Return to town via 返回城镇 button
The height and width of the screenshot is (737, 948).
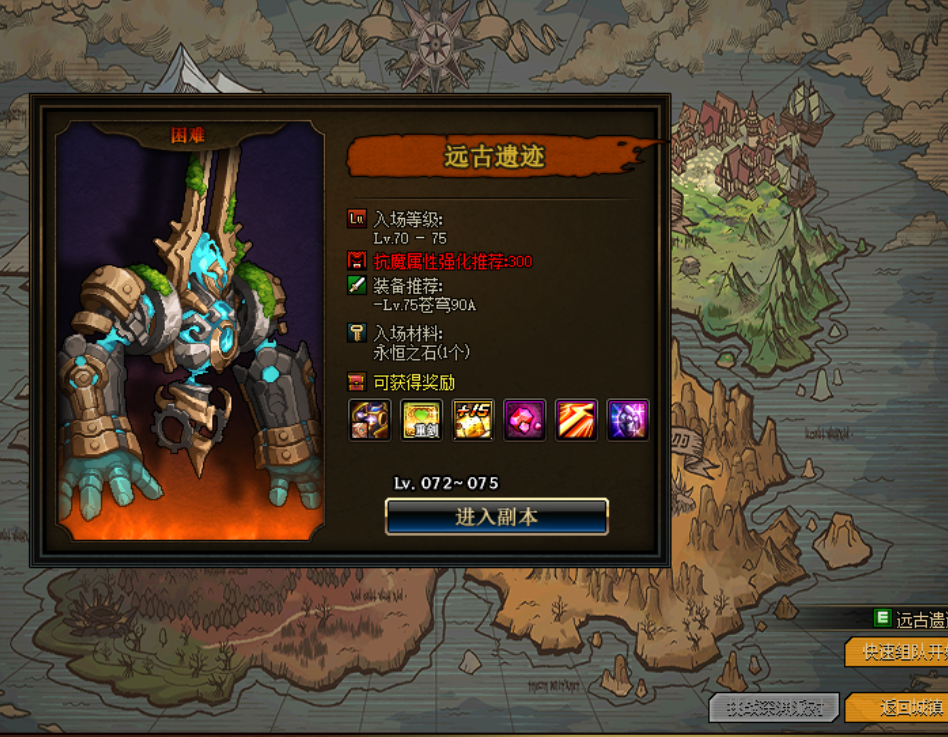point(897,708)
